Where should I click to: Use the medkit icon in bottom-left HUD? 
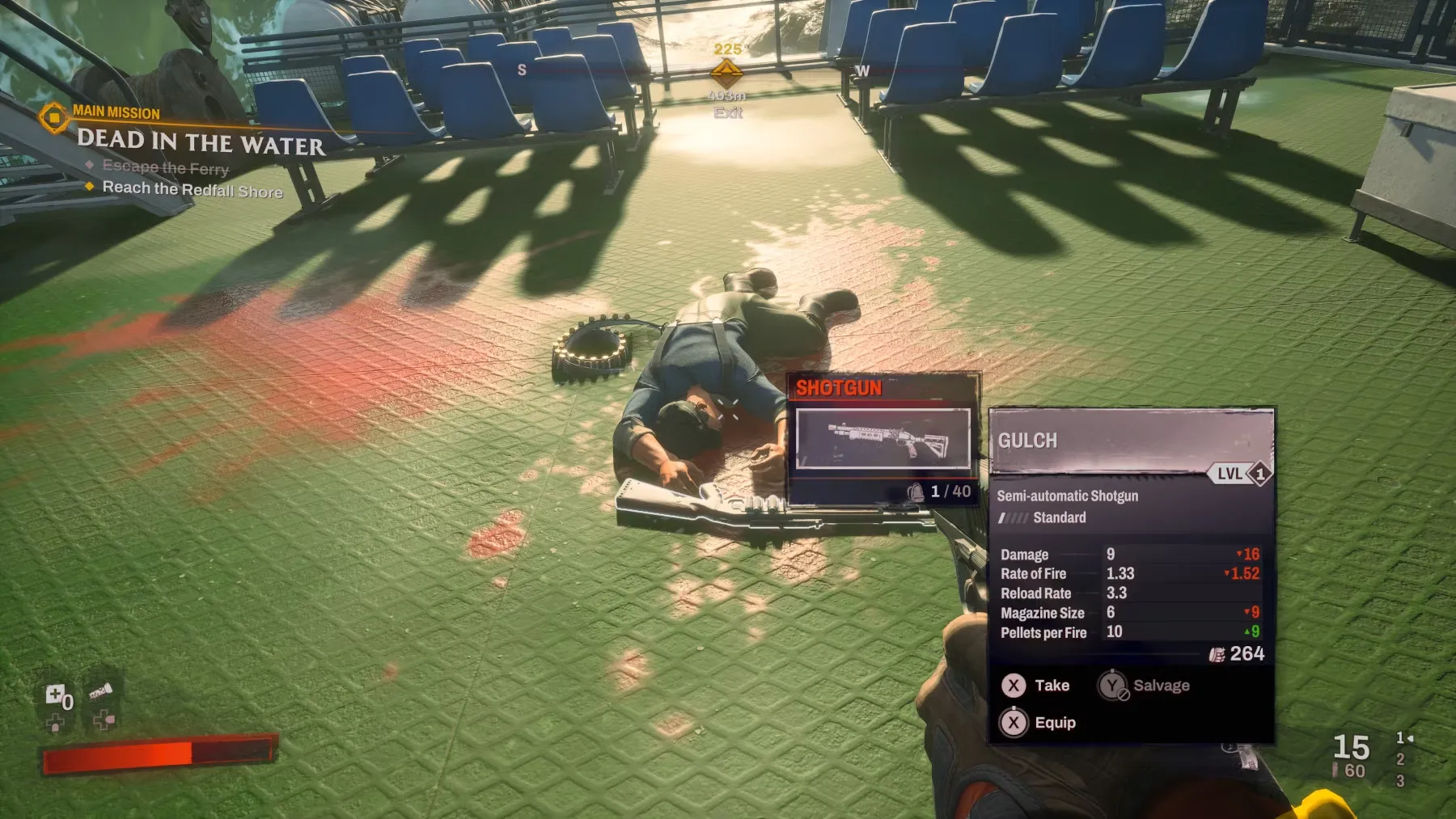click(x=55, y=694)
